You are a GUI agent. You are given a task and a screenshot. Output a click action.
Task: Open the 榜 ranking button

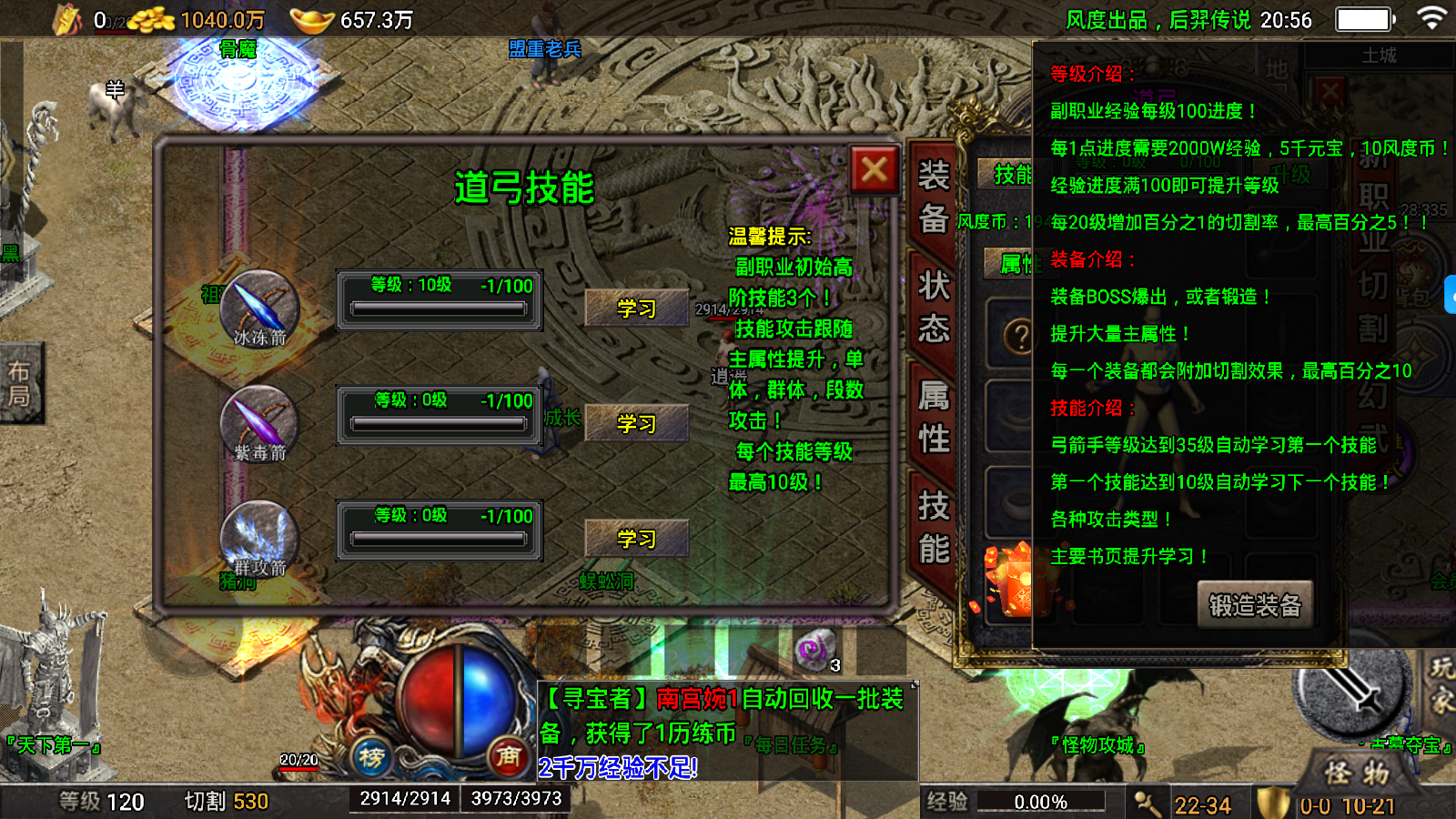pyautogui.click(x=371, y=757)
